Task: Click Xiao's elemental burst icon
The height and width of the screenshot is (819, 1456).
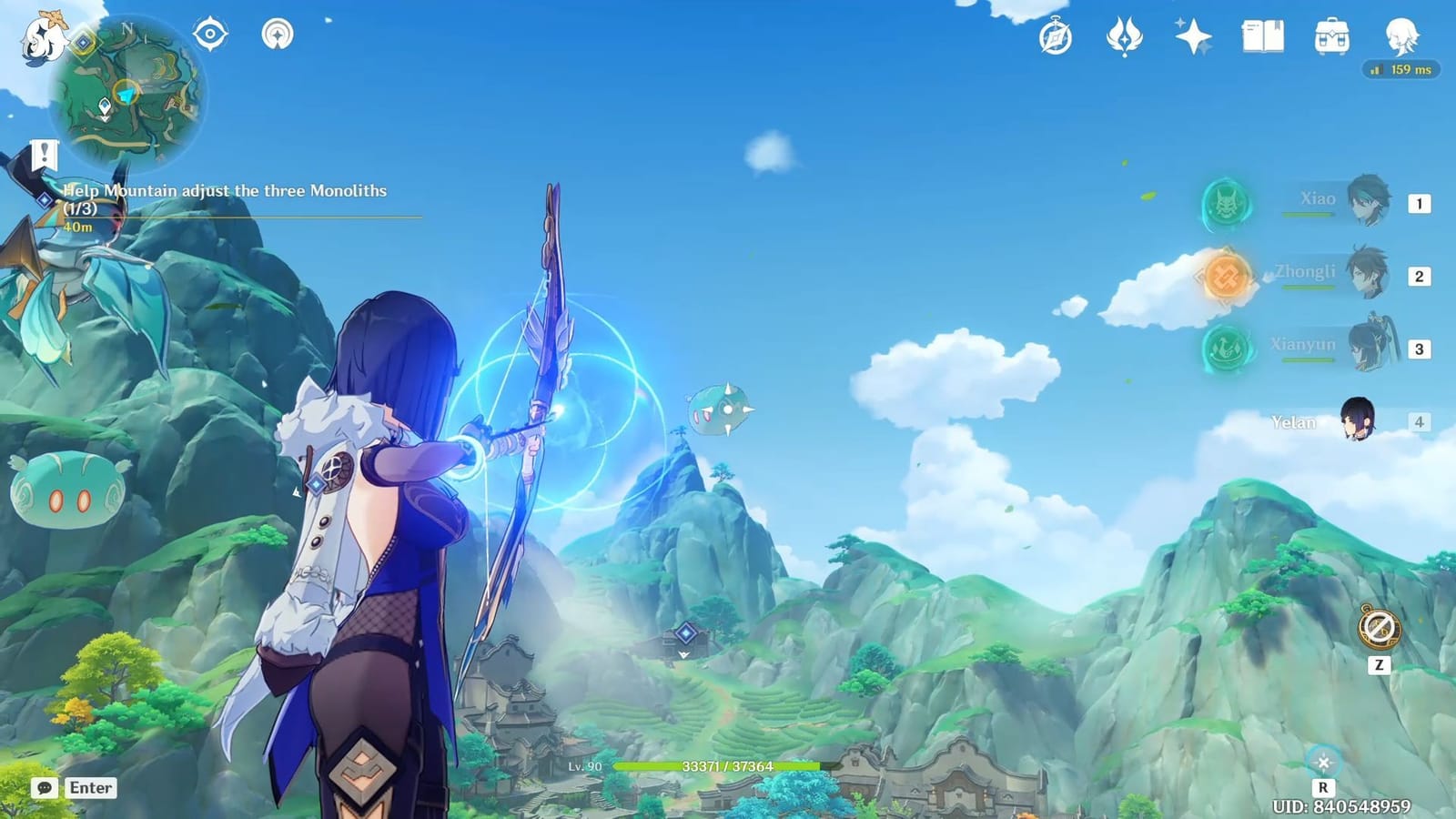Action: (x=1227, y=206)
